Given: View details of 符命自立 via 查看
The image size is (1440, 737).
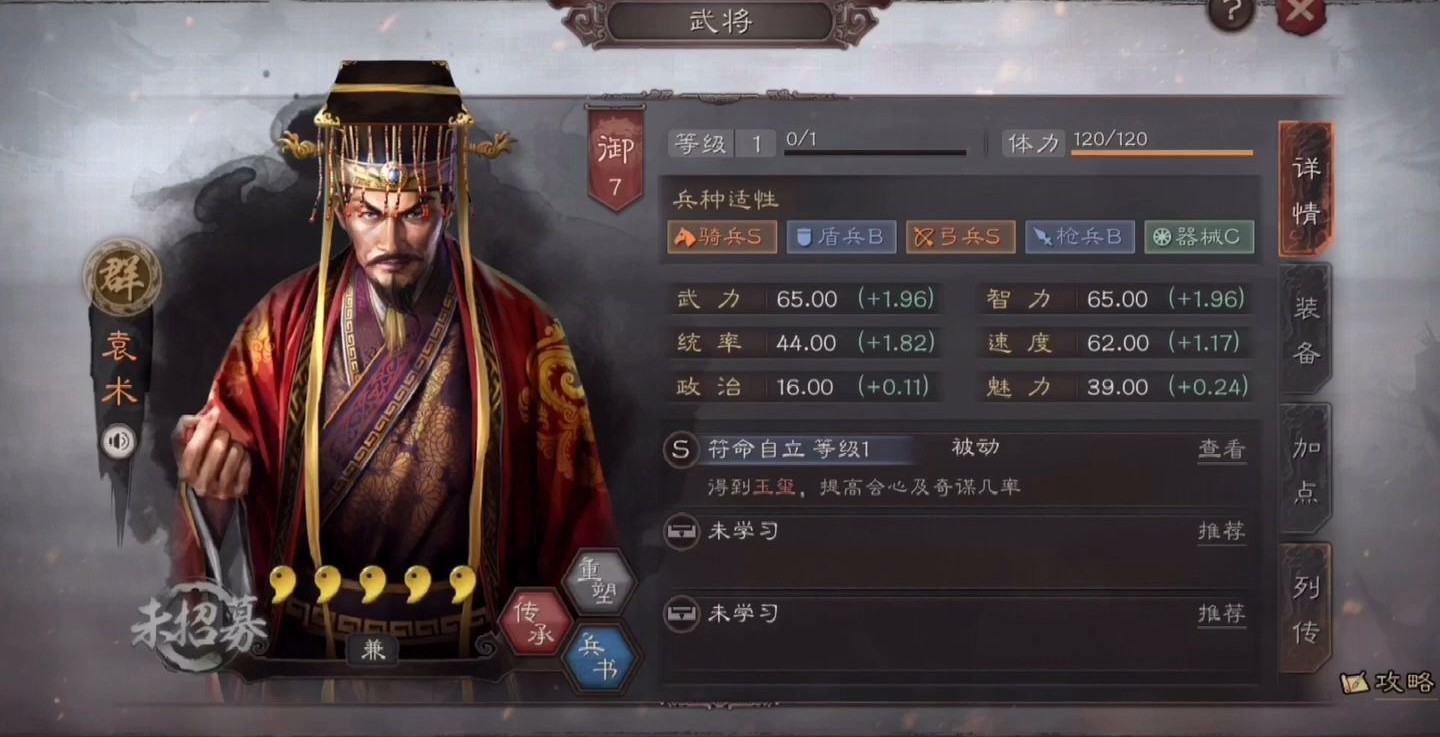Looking at the screenshot, I should click(x=1222, y=451).
